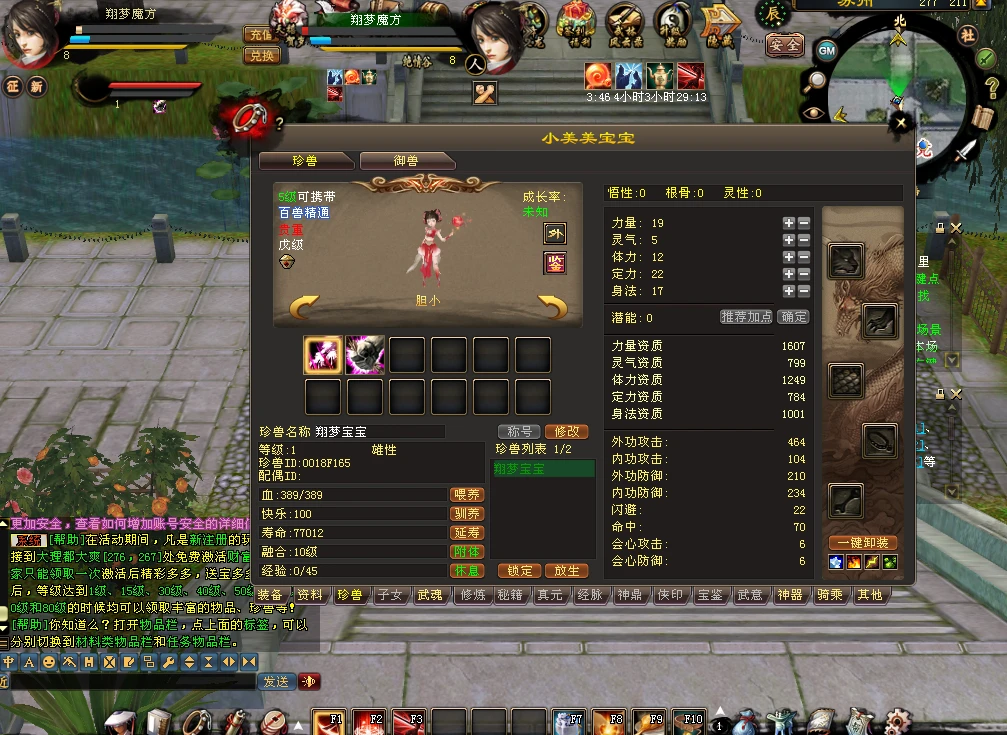This screenshot has height=735, width=1007.
Task: Confirm attribute points with 确定
Action: (x=794, y=317)
